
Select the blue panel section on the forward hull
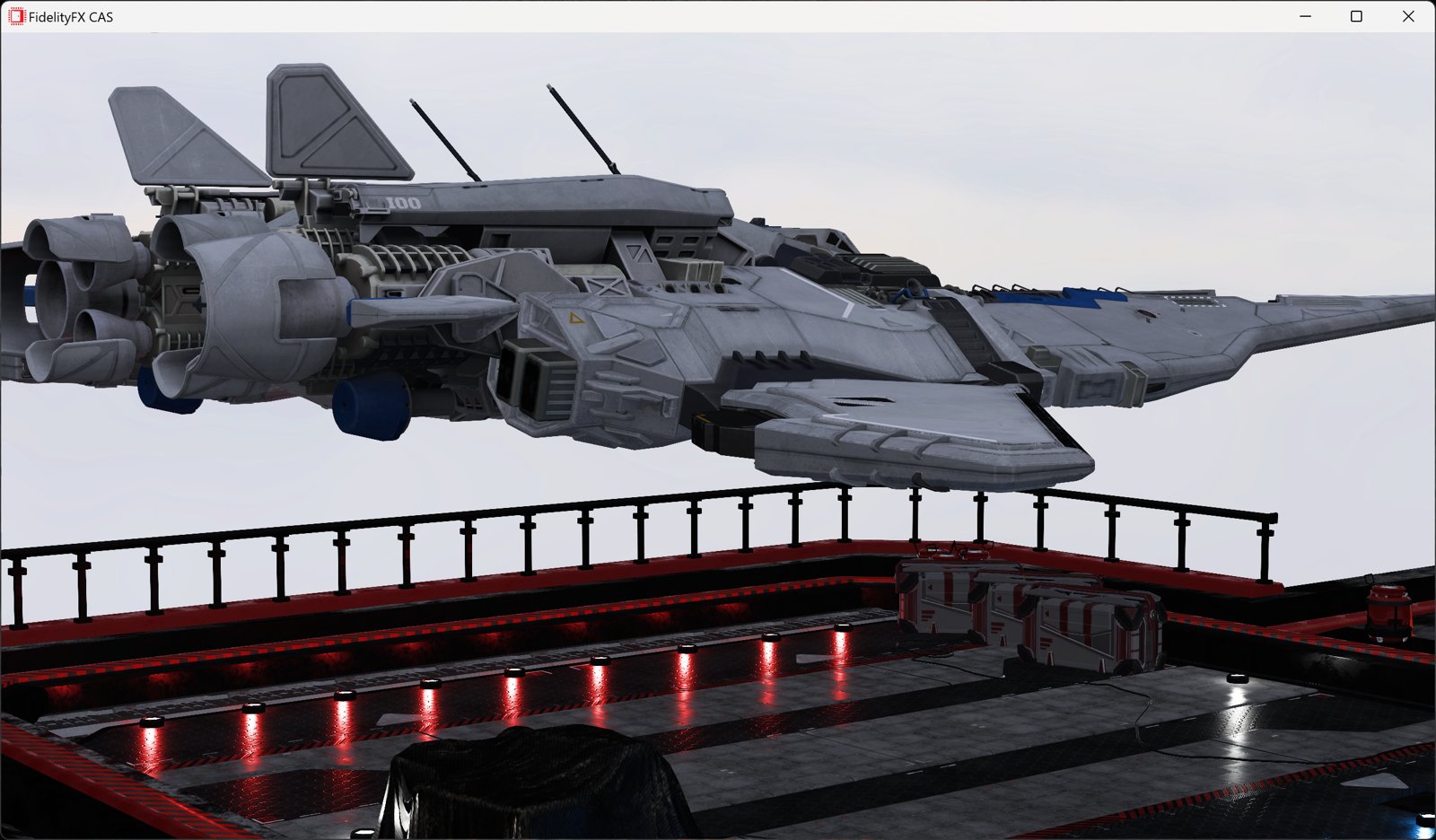1068,296
